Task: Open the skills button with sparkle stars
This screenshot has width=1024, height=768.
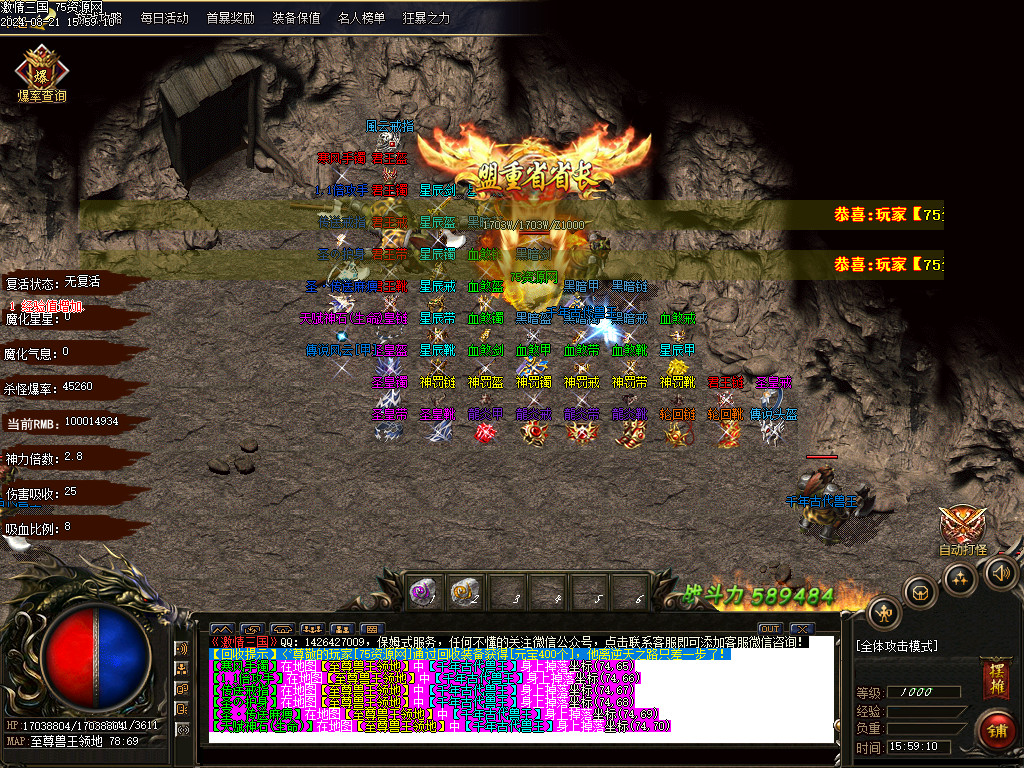Action: 960,579
